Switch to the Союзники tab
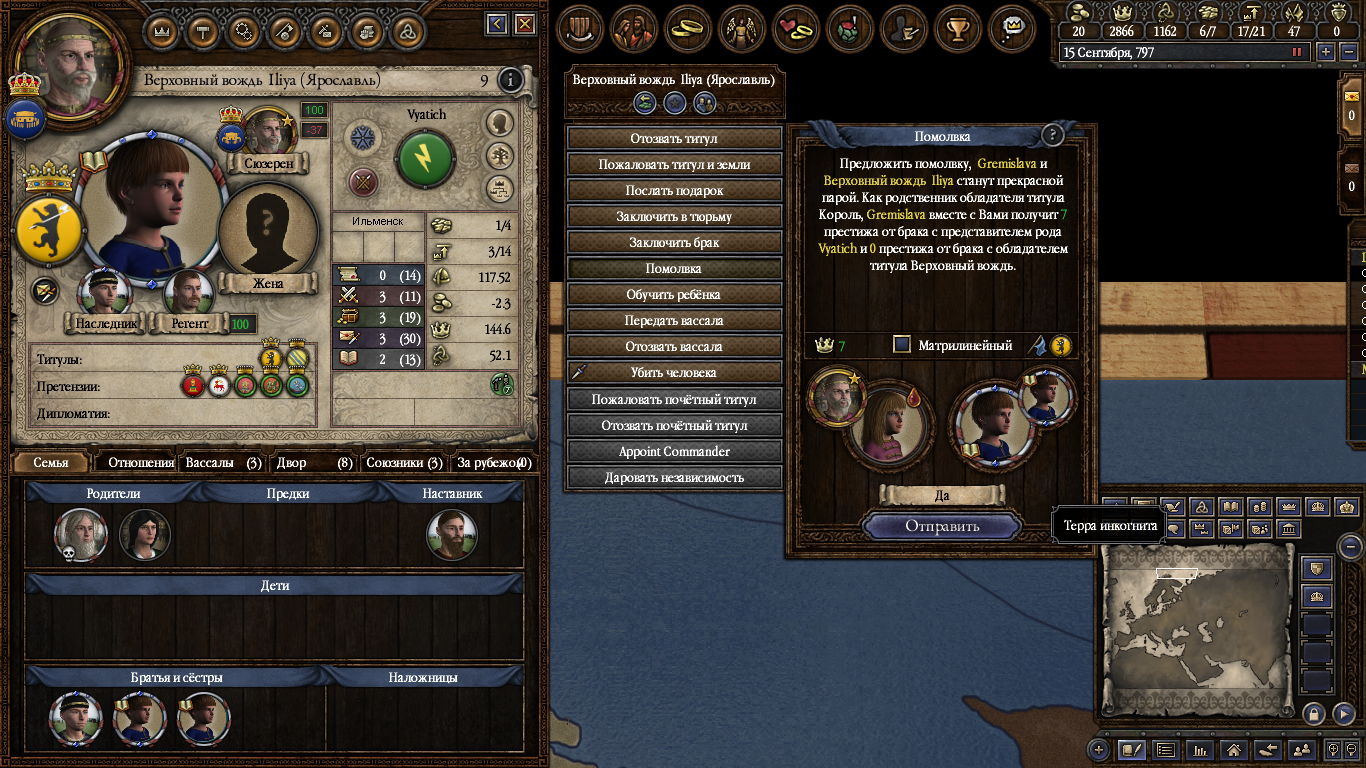 coord(404,463)
